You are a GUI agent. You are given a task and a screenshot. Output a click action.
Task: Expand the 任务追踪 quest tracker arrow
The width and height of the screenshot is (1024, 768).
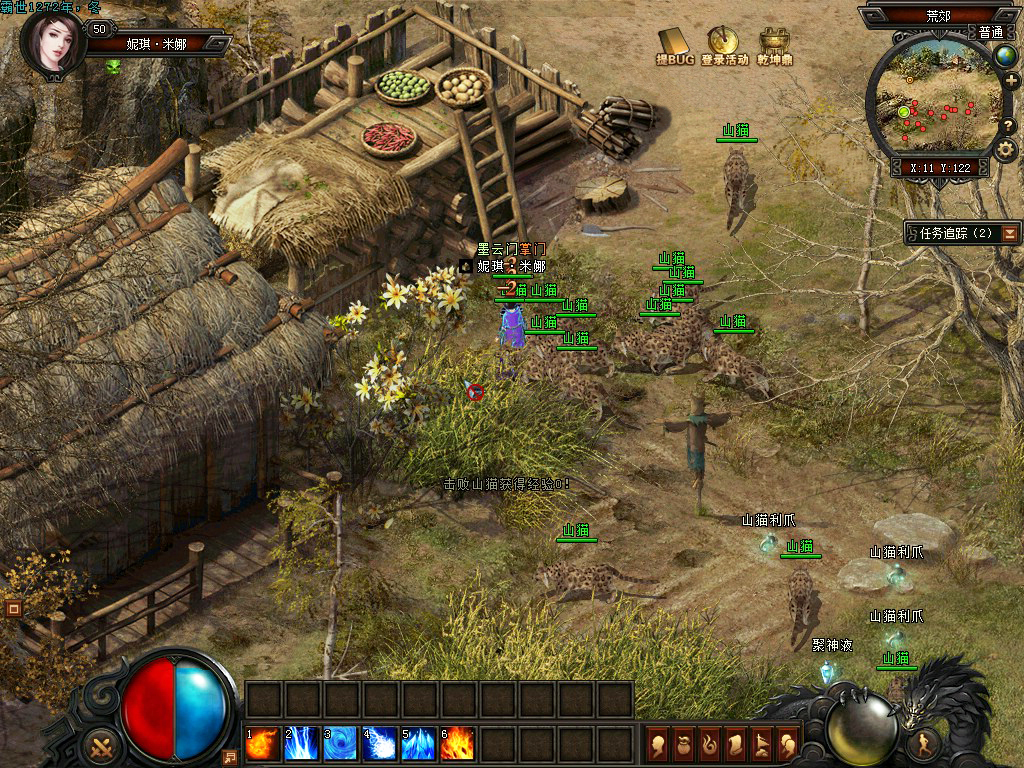coord(1011,233)
